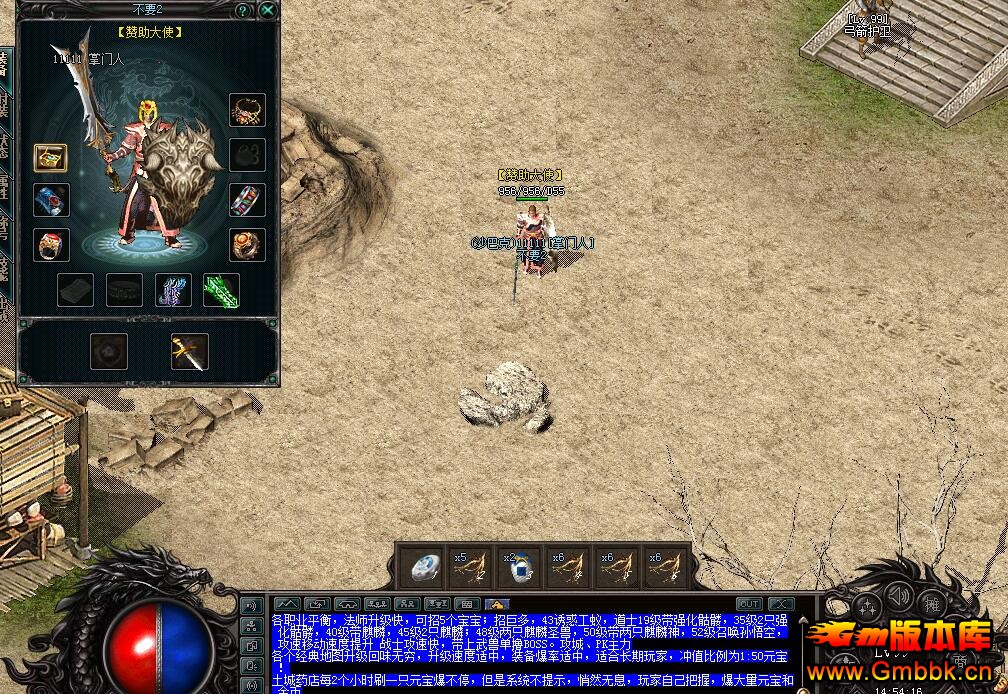Select the right orange-gem ring slot
Viewport: 1008px width, 694px height.
pyautogui.click(x=248, y=244)
